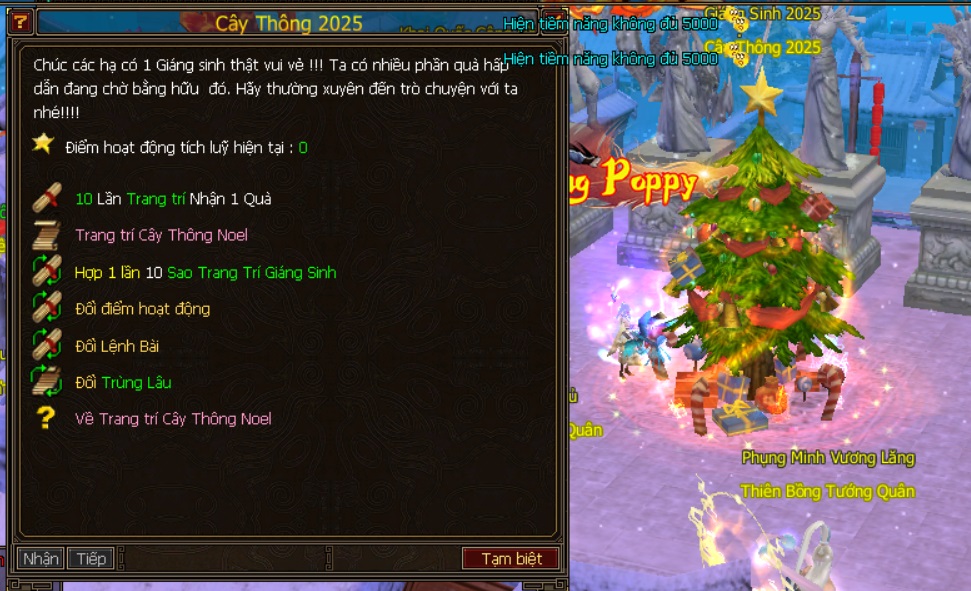Select "Trang trí Cây Thông Noel" dialogue option
Image resolution: width=971 pixels, height=591 pixels.
click(161, 236)
